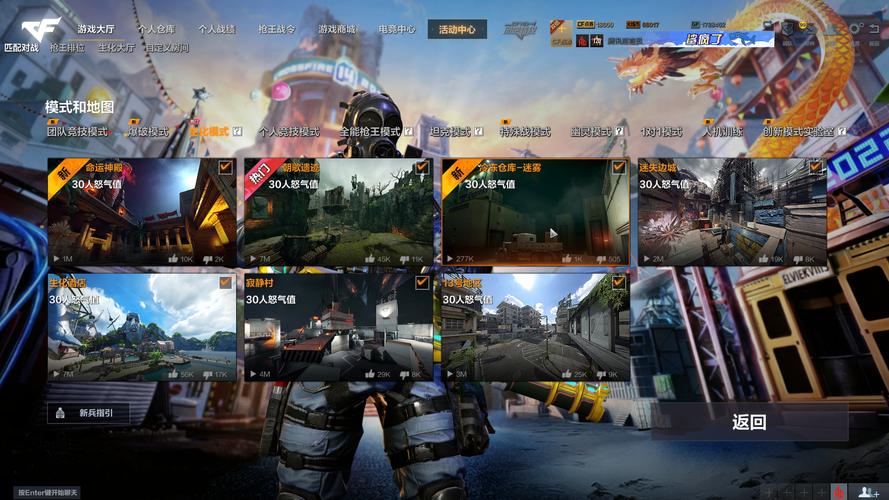Choose the 迷失边城 map thumbnail
This screenshot has height=500, width=889.
(x=732, y=212)
